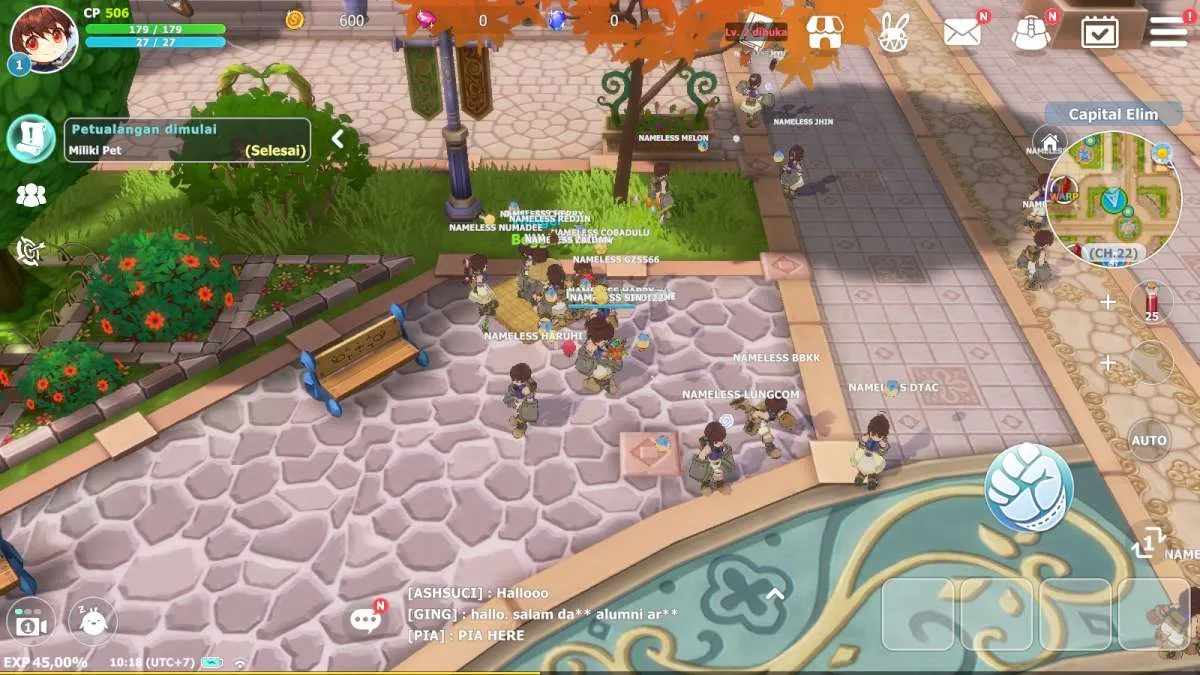
Task: Click the home button beside minimap
Action: click(1049, 142)
